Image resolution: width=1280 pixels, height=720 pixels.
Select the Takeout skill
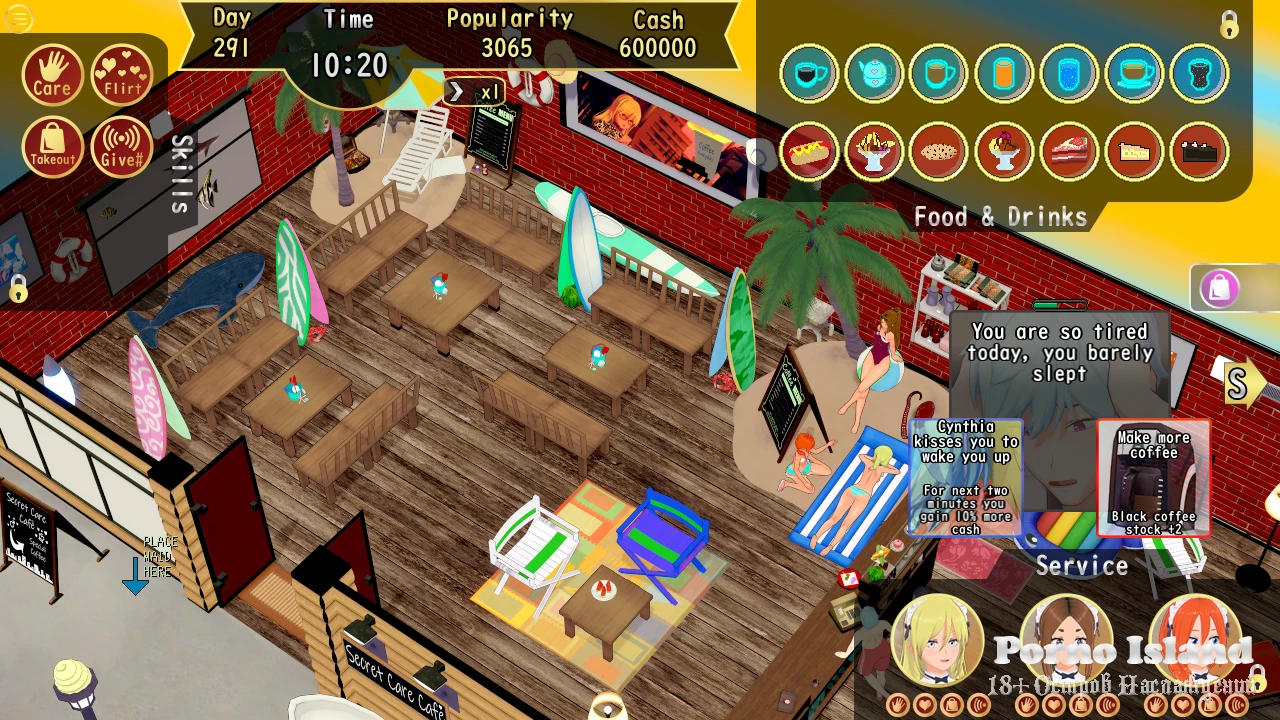pos(52,147)
